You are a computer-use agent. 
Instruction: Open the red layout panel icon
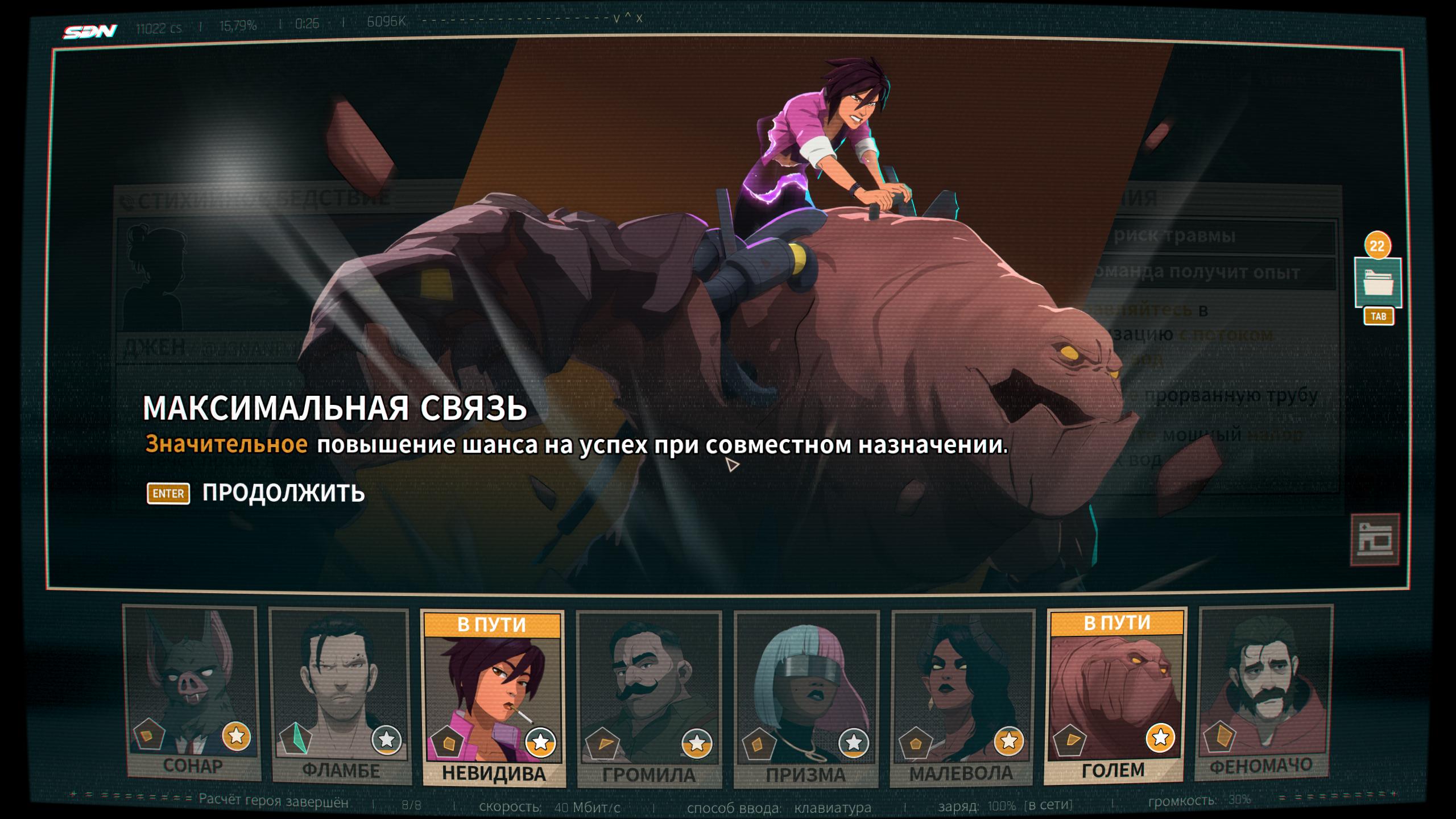[x=1374, y=540]
